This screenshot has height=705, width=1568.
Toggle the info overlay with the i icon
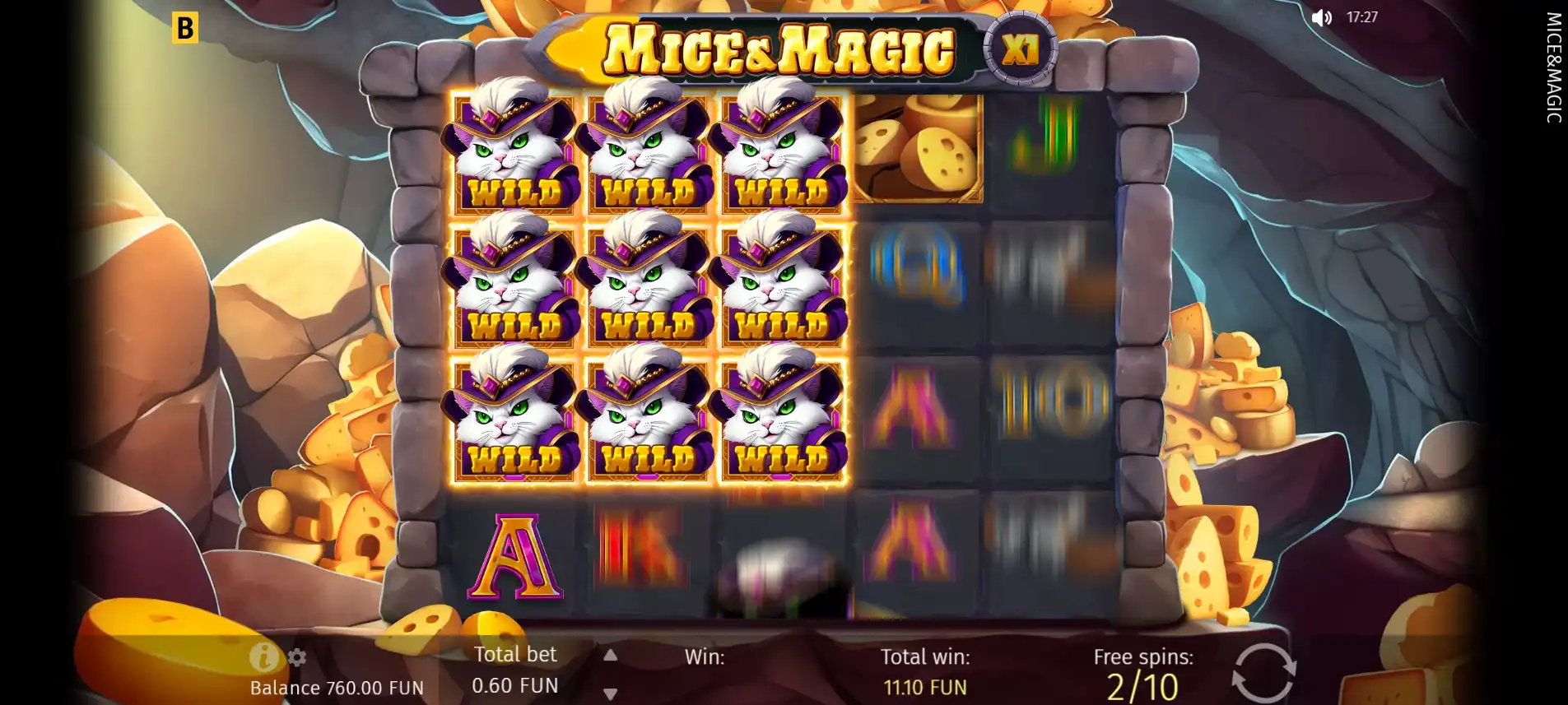pos(262,656)
